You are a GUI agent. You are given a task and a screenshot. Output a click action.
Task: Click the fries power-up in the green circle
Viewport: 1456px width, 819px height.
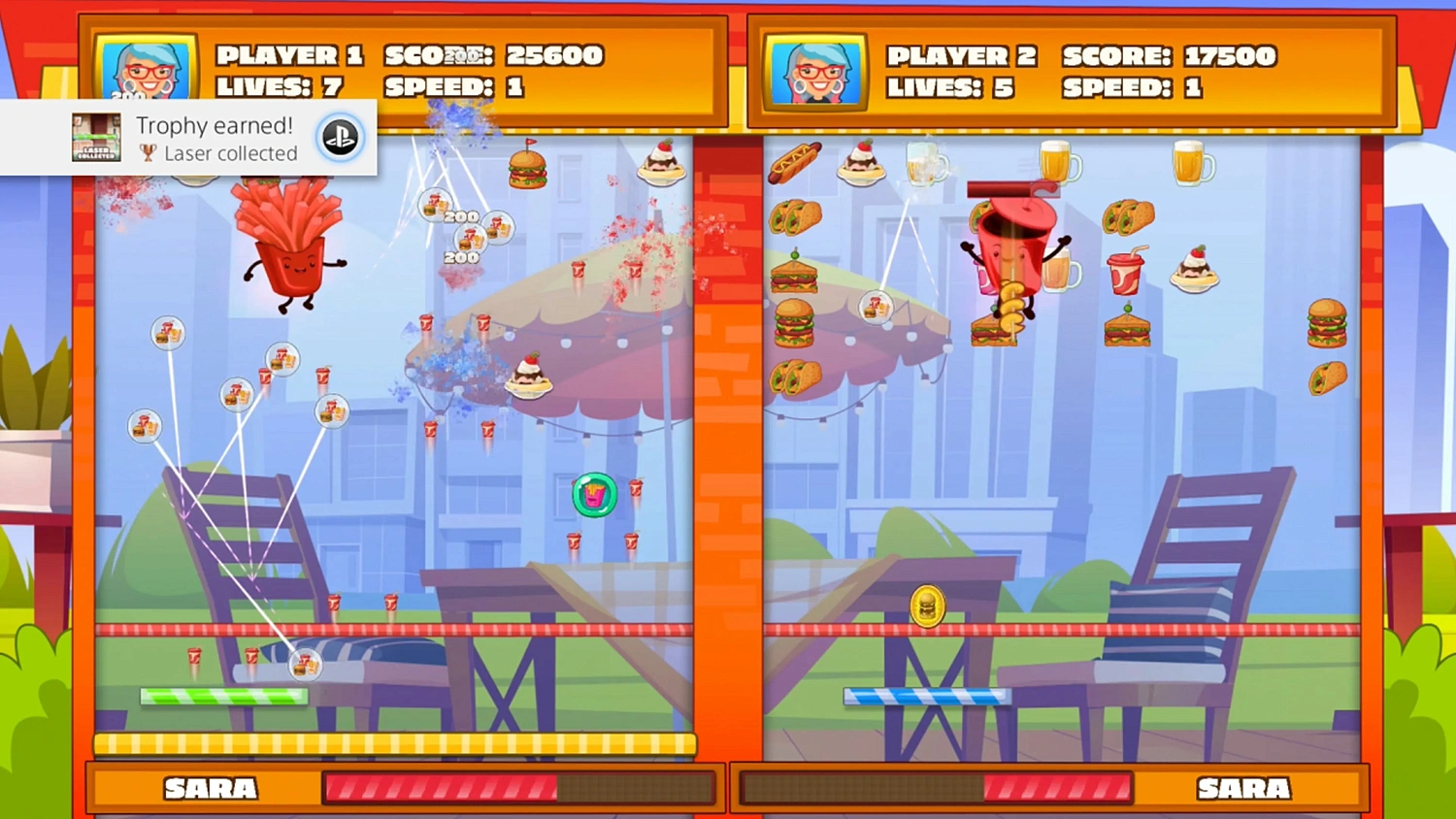[593, 494]
